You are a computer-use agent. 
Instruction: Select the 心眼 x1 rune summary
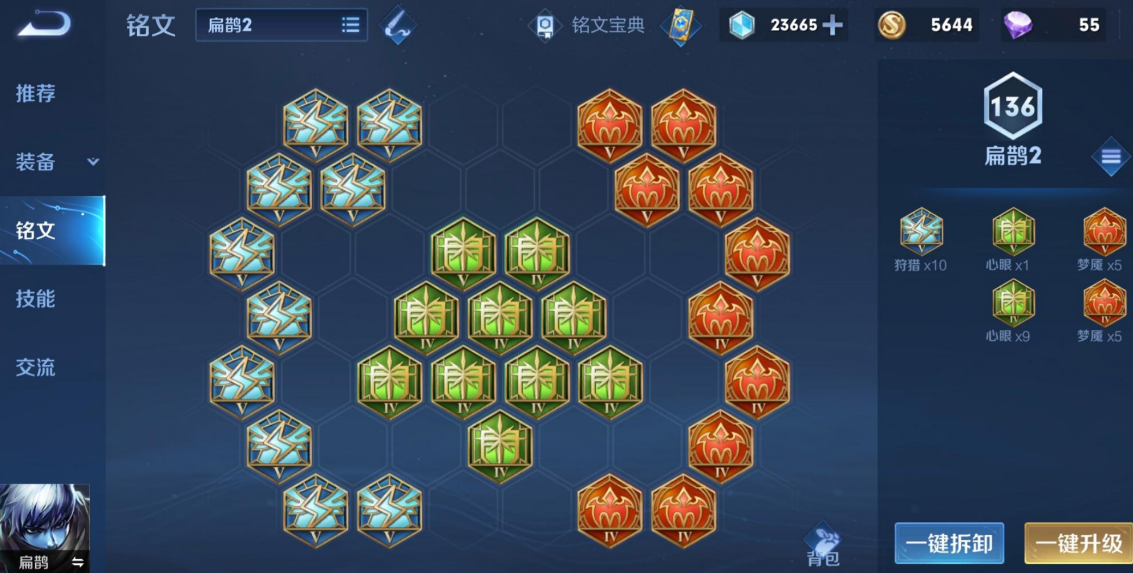(1013, 240)
